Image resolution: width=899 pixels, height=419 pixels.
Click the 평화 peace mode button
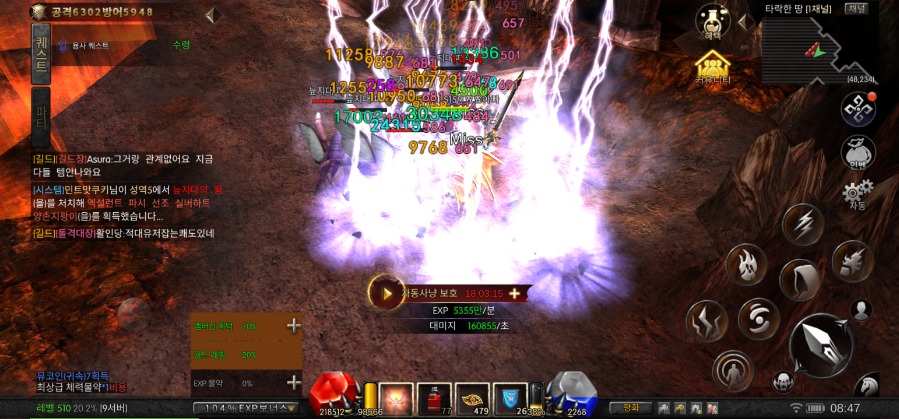tap(630, 408)
